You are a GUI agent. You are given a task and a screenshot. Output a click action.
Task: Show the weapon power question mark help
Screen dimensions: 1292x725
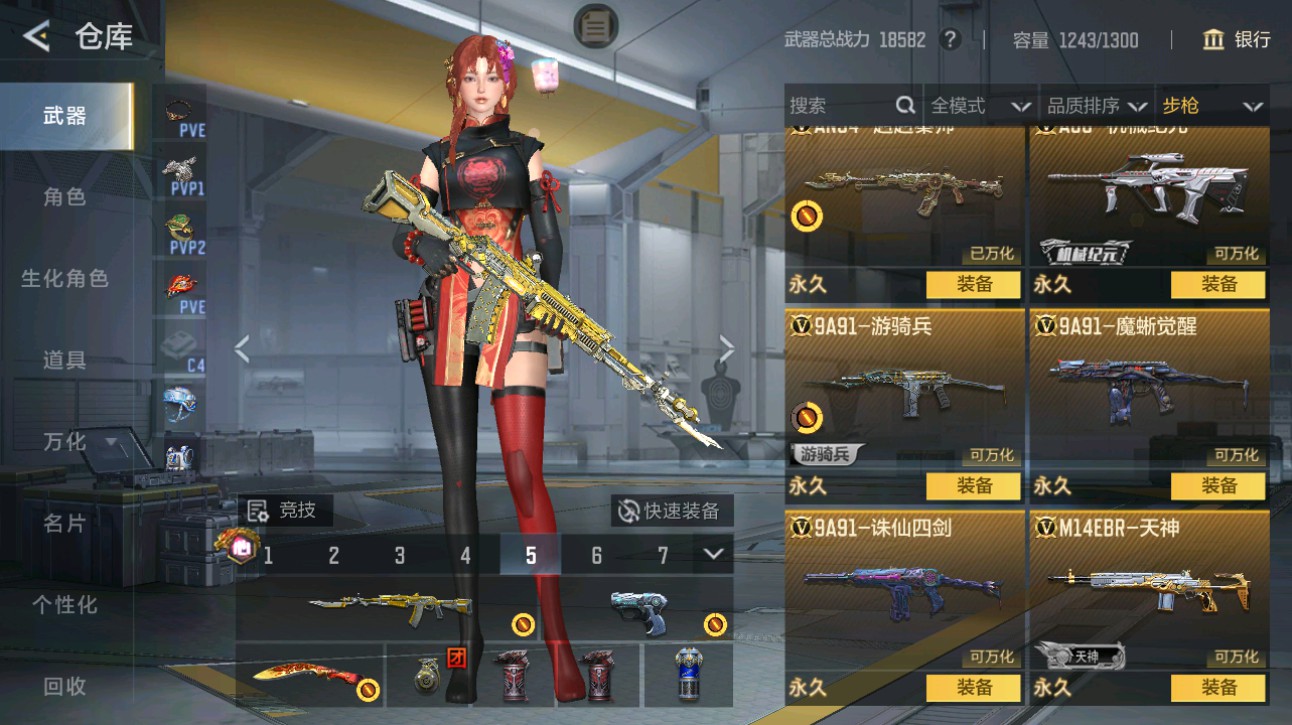[950, 40]
